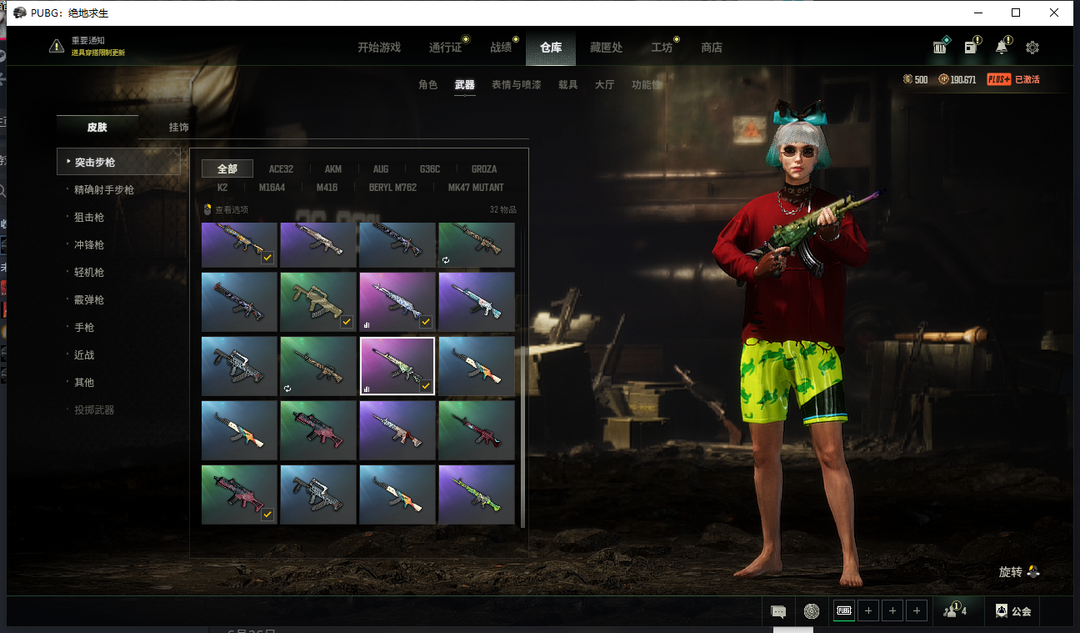This screenshot has width=1080, height=633.
Task: Open the settings gear icon
Action: pyautogui.click(x=1032, y=48)
